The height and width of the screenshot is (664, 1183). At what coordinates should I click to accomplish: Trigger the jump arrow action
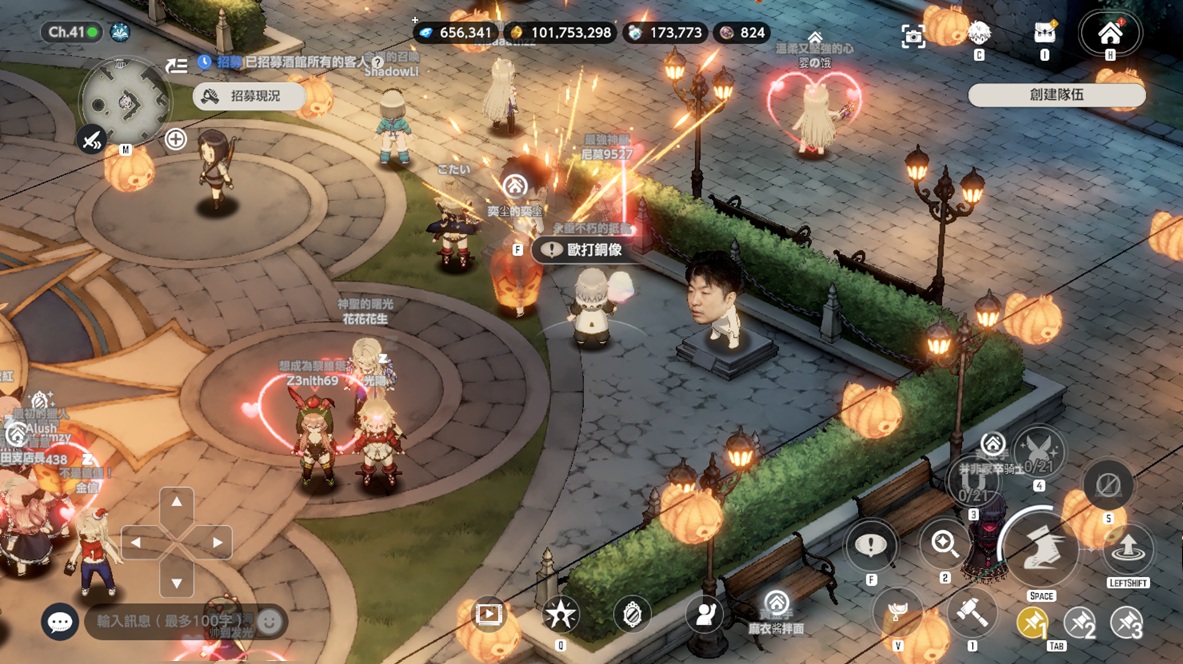tap(1128, 548)
